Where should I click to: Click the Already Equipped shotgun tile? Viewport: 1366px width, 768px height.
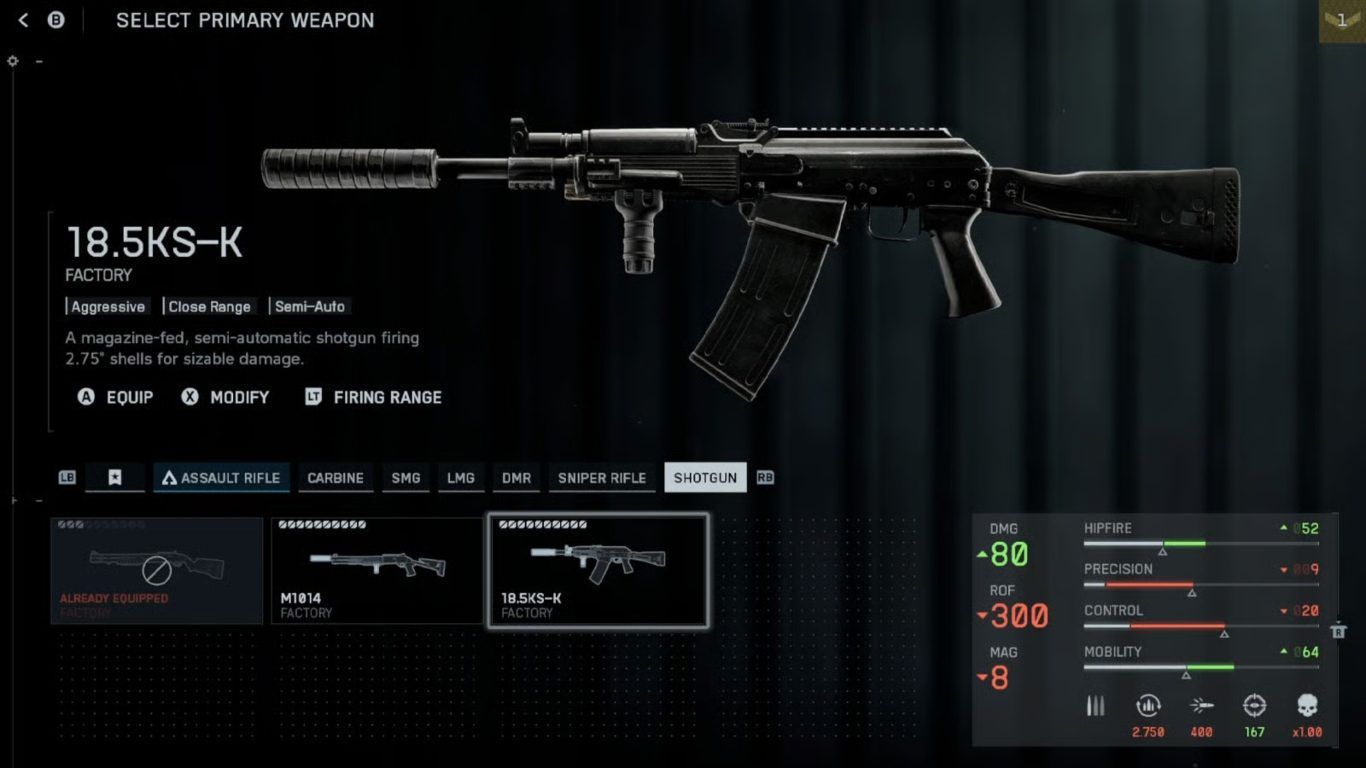pyautogui.click(x=156, y=570)
